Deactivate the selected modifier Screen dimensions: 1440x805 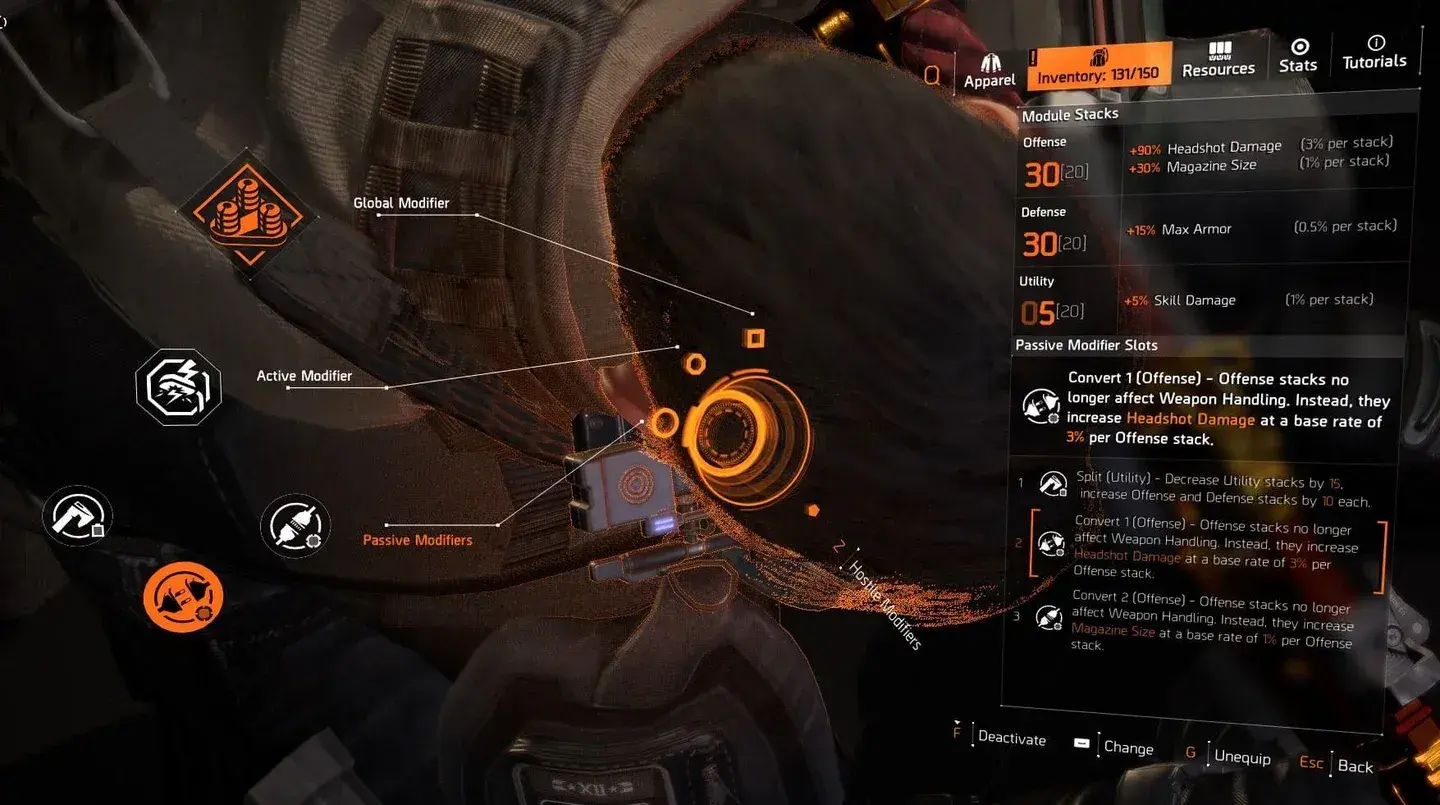point(1010,738)
